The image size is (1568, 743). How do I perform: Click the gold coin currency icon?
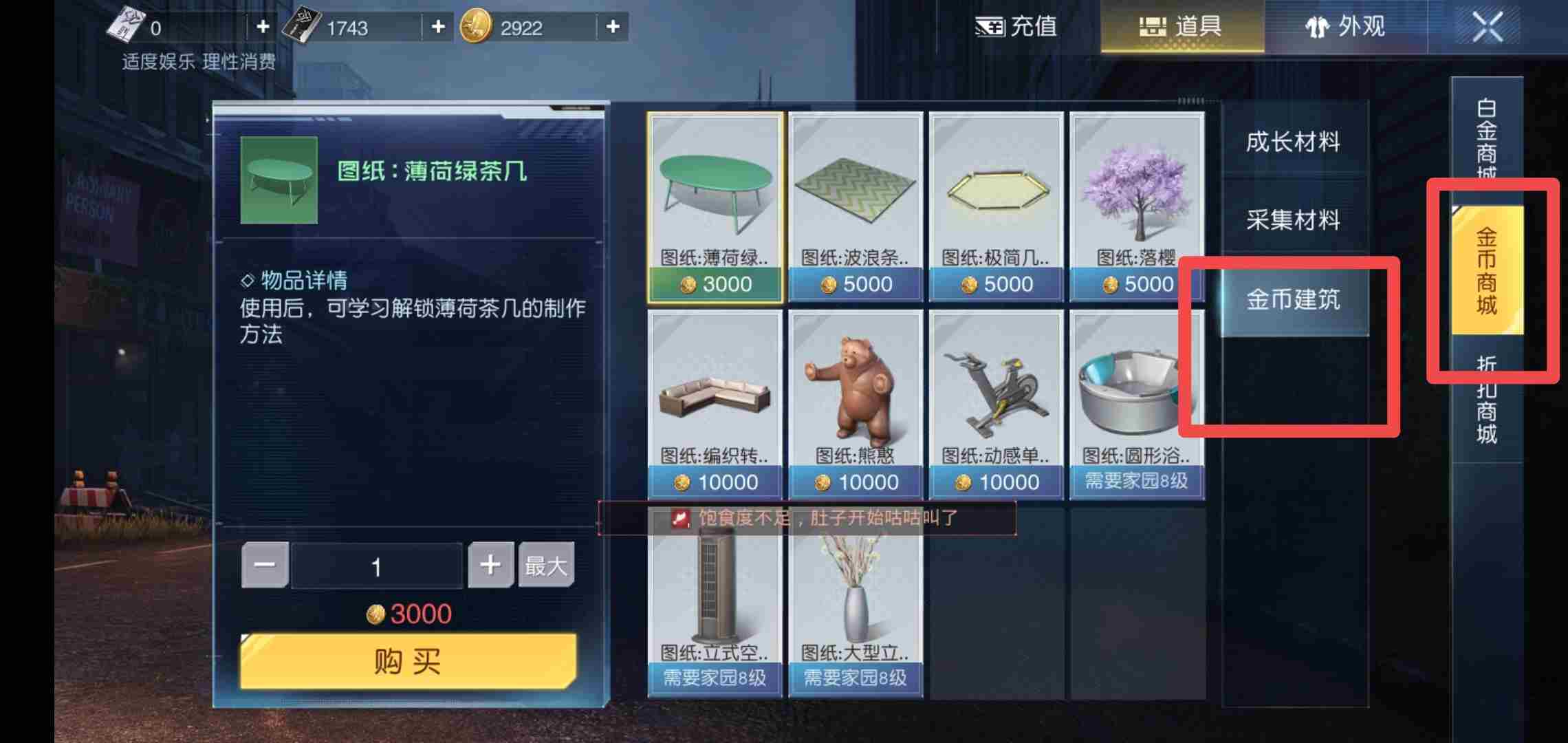pos(473,28)
